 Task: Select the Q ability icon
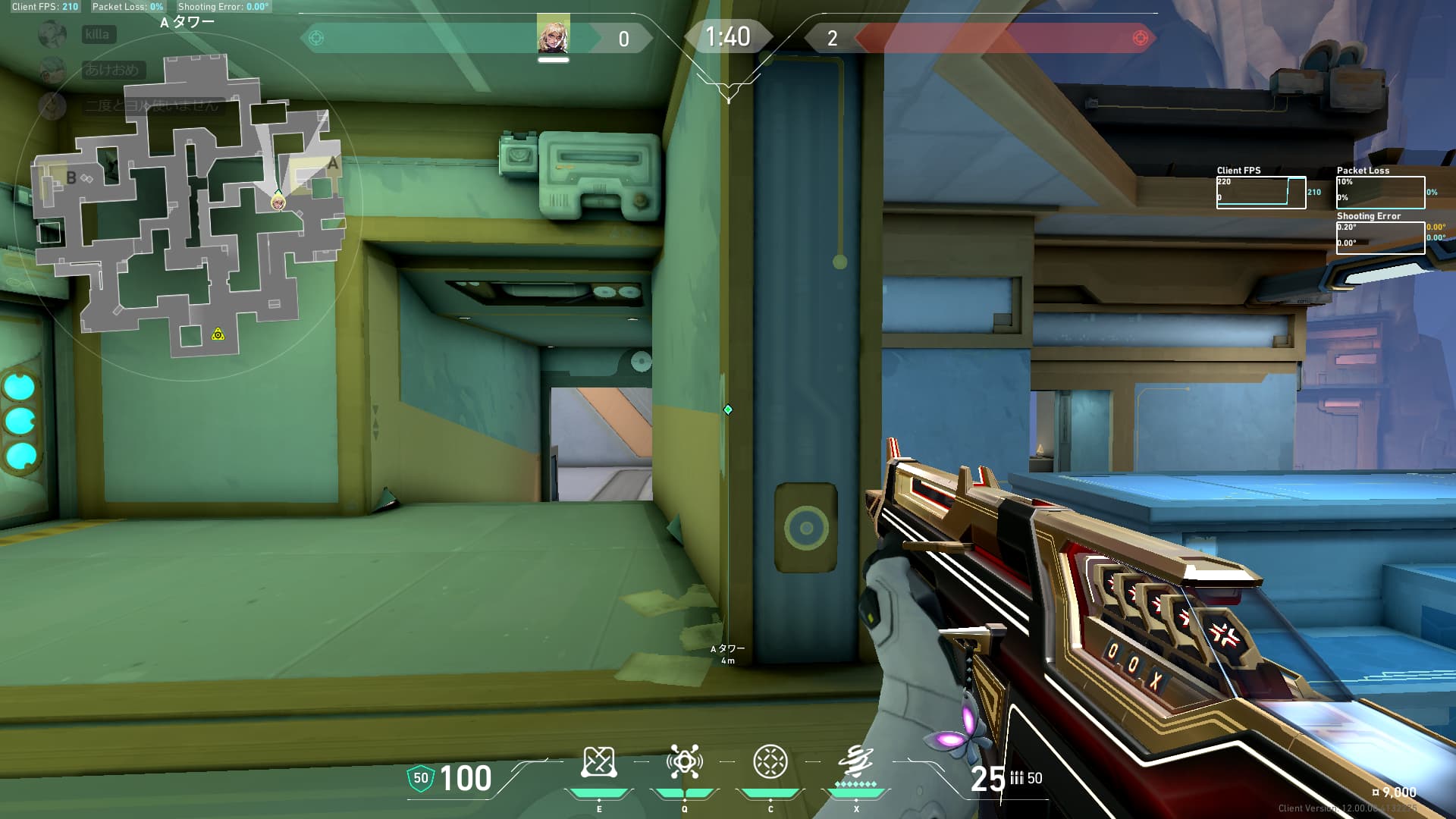coord(685,762)
